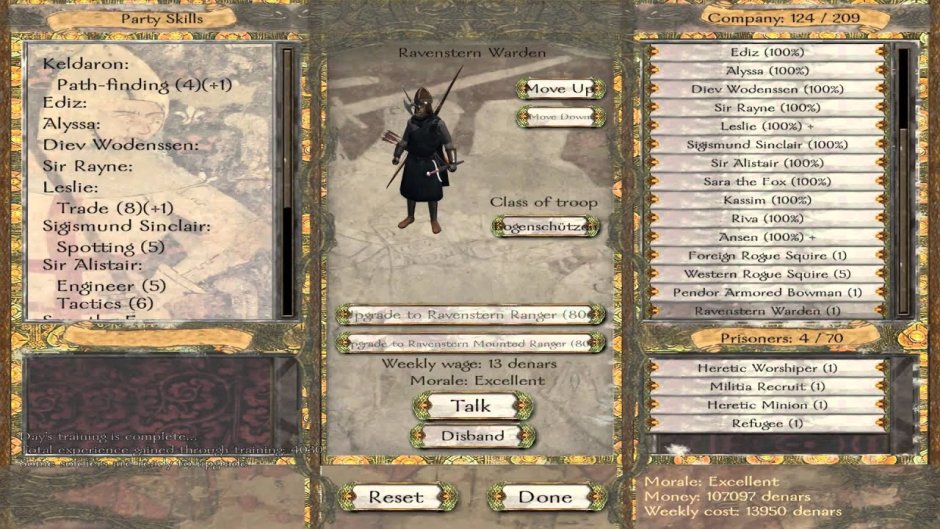Viewport: 940px width, 529px height.
Task: Pick Sir Rayne from the company list
Action: pos(768,108)
